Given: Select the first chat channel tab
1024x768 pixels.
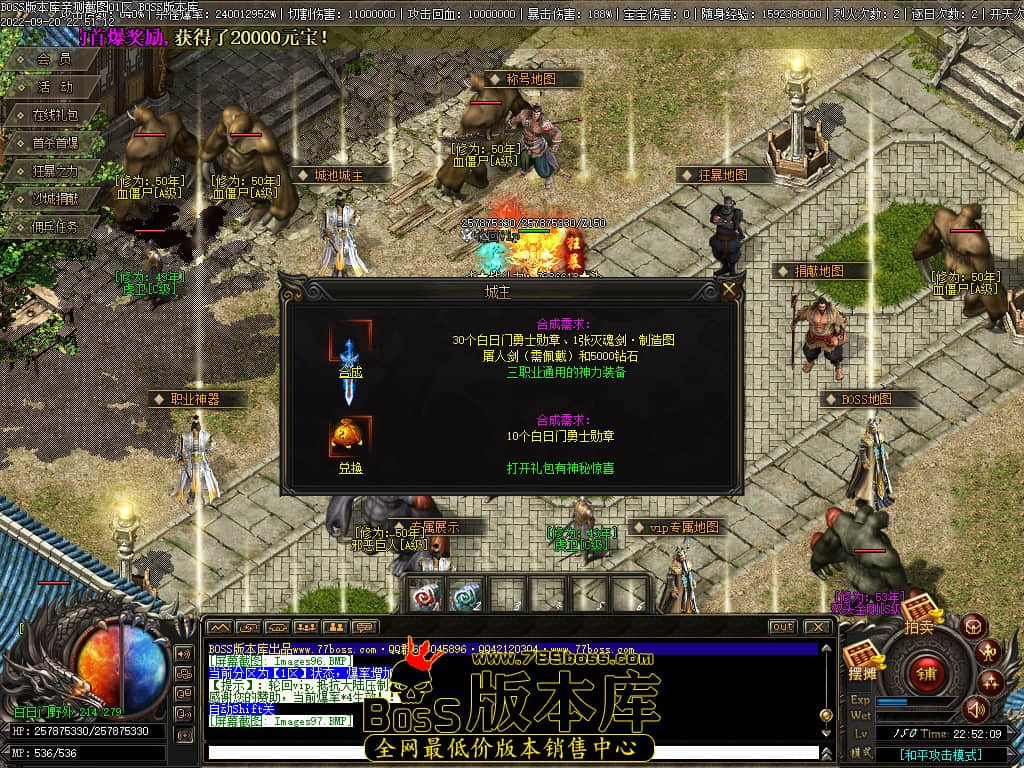Looking at the screenshot, I should (x=220, y=627).
